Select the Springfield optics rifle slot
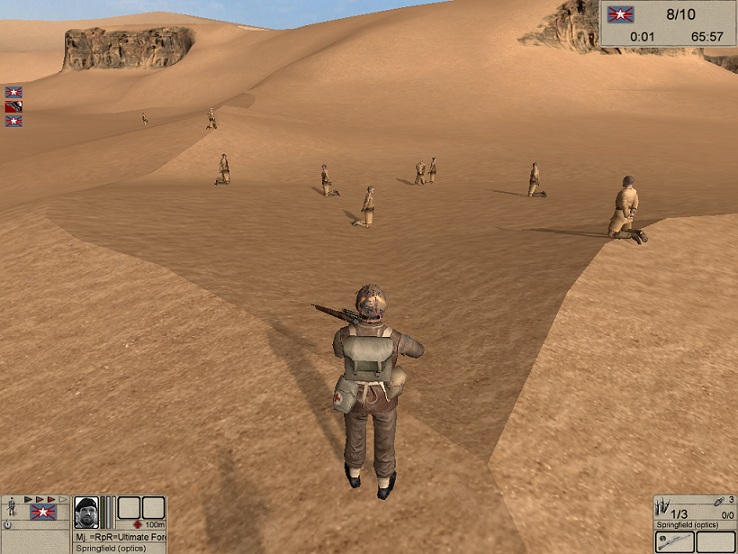This screenshot has height=554, width=738. pyautogui.click(x=674, y=540)
